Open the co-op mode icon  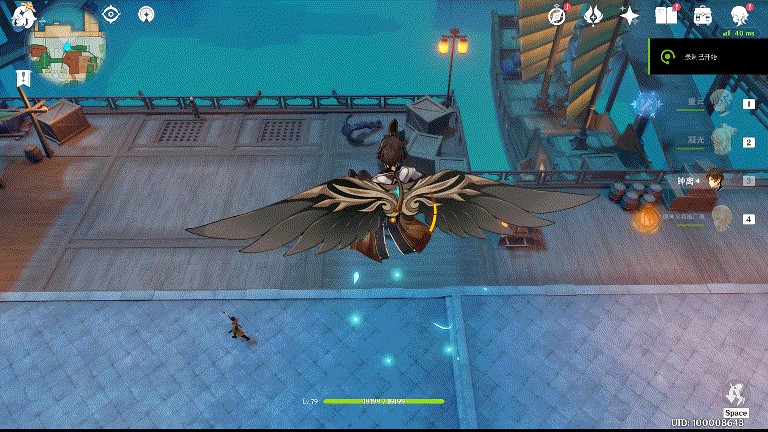146,14
